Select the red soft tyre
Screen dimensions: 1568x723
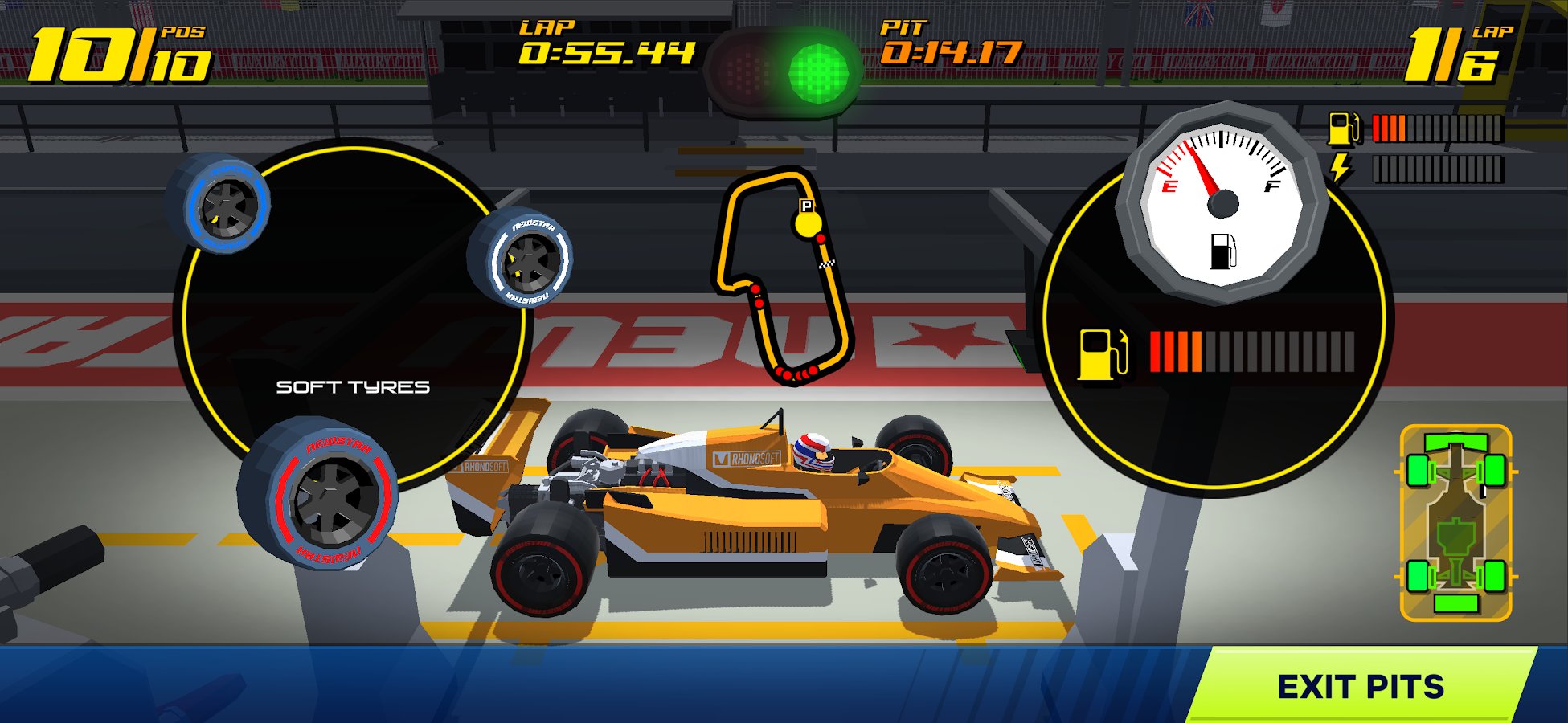pyautogui.click(x=321, y=493)
